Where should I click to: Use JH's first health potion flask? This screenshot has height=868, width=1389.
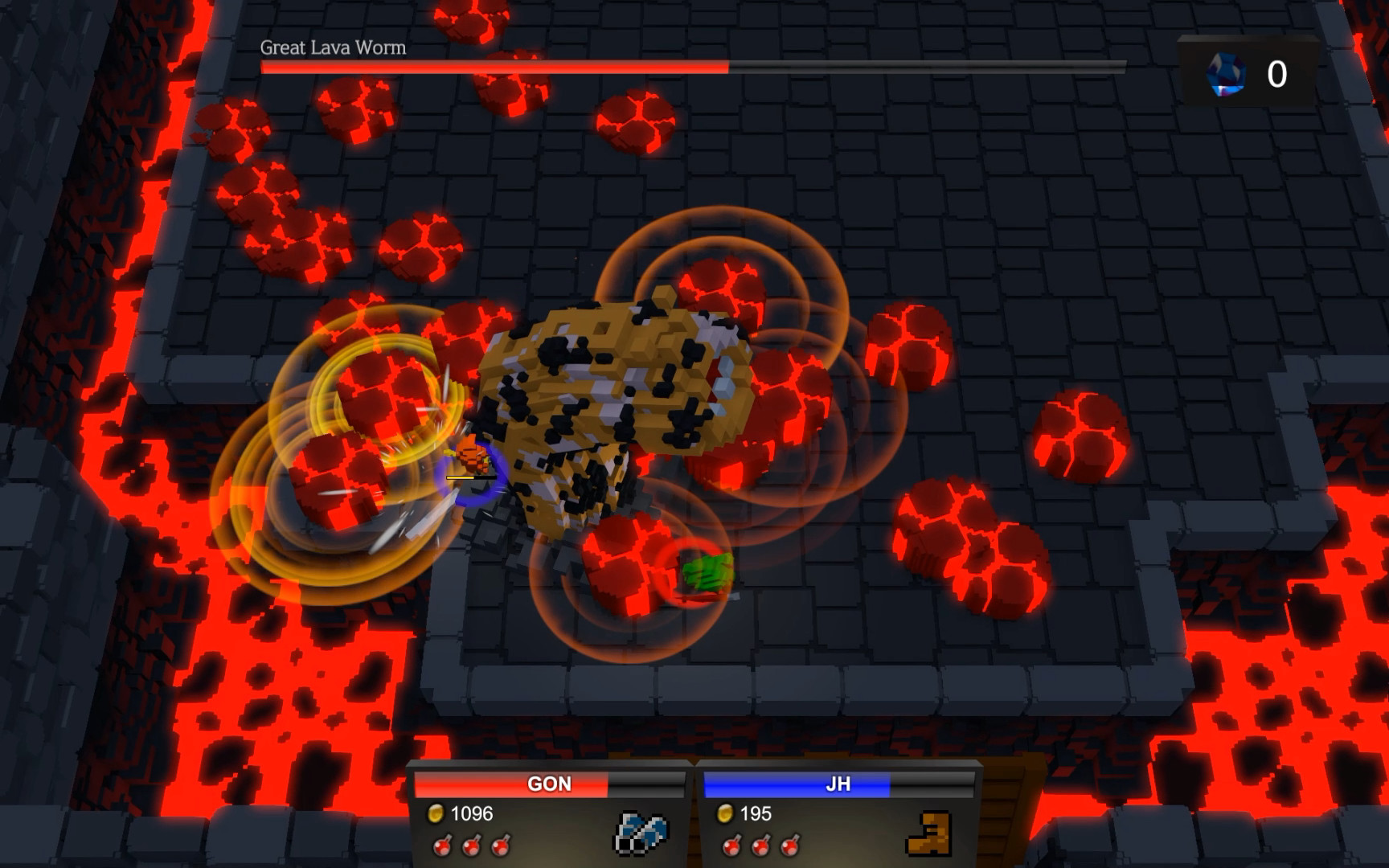pyautogui.click(x=732, y=847)
